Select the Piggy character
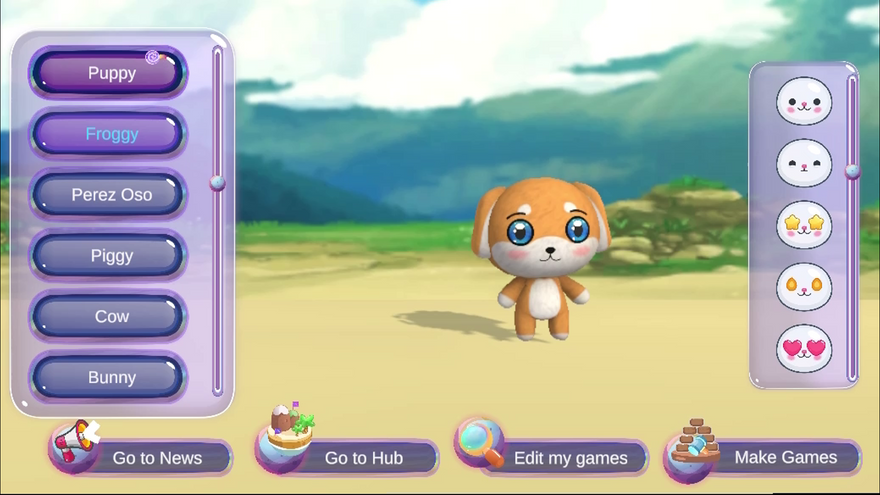The image size is (880, 495). pyautogui.click(x=109, y=256)
